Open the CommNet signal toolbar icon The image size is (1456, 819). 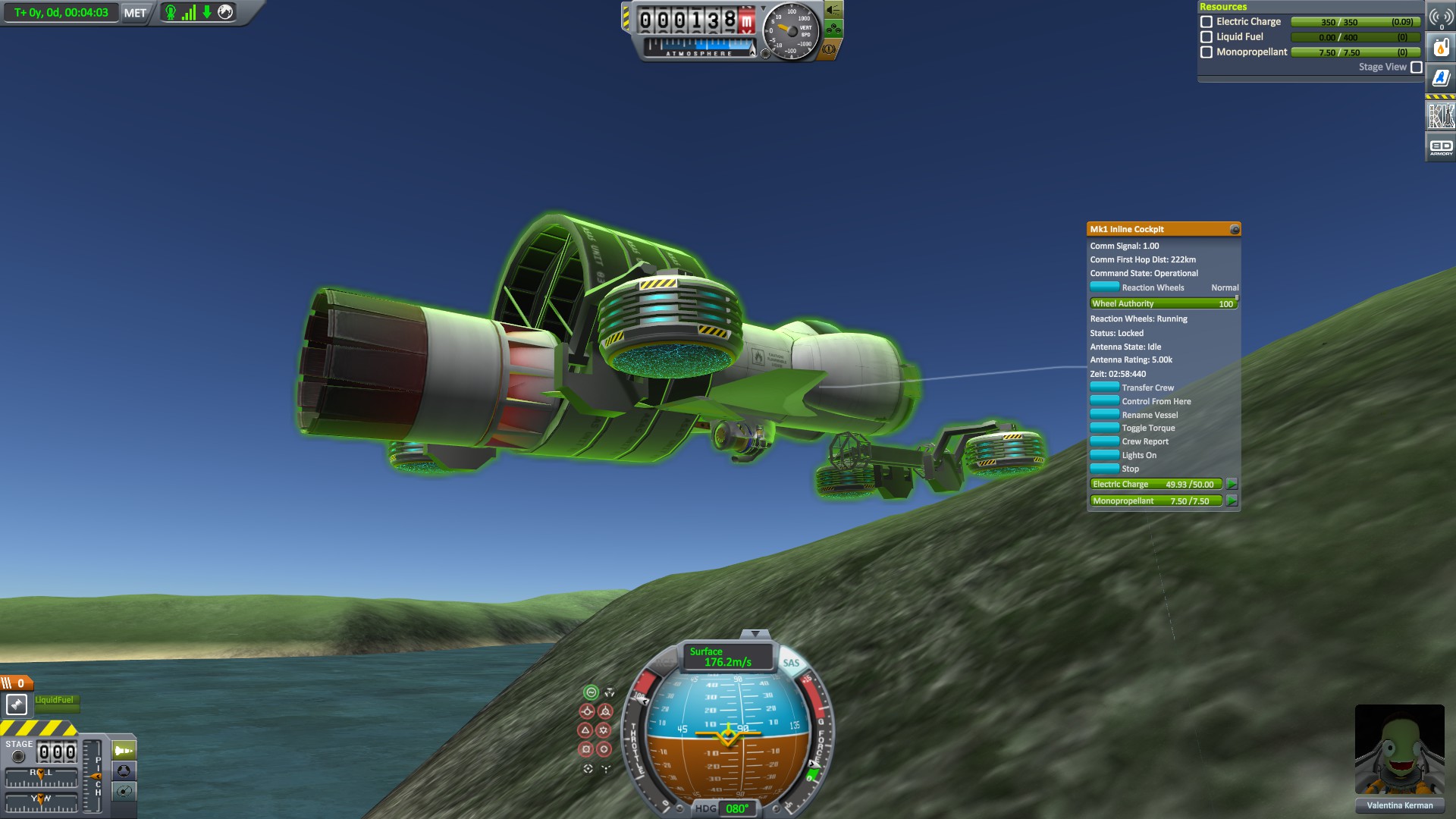pyautogui.click(x=1441, y=17)
